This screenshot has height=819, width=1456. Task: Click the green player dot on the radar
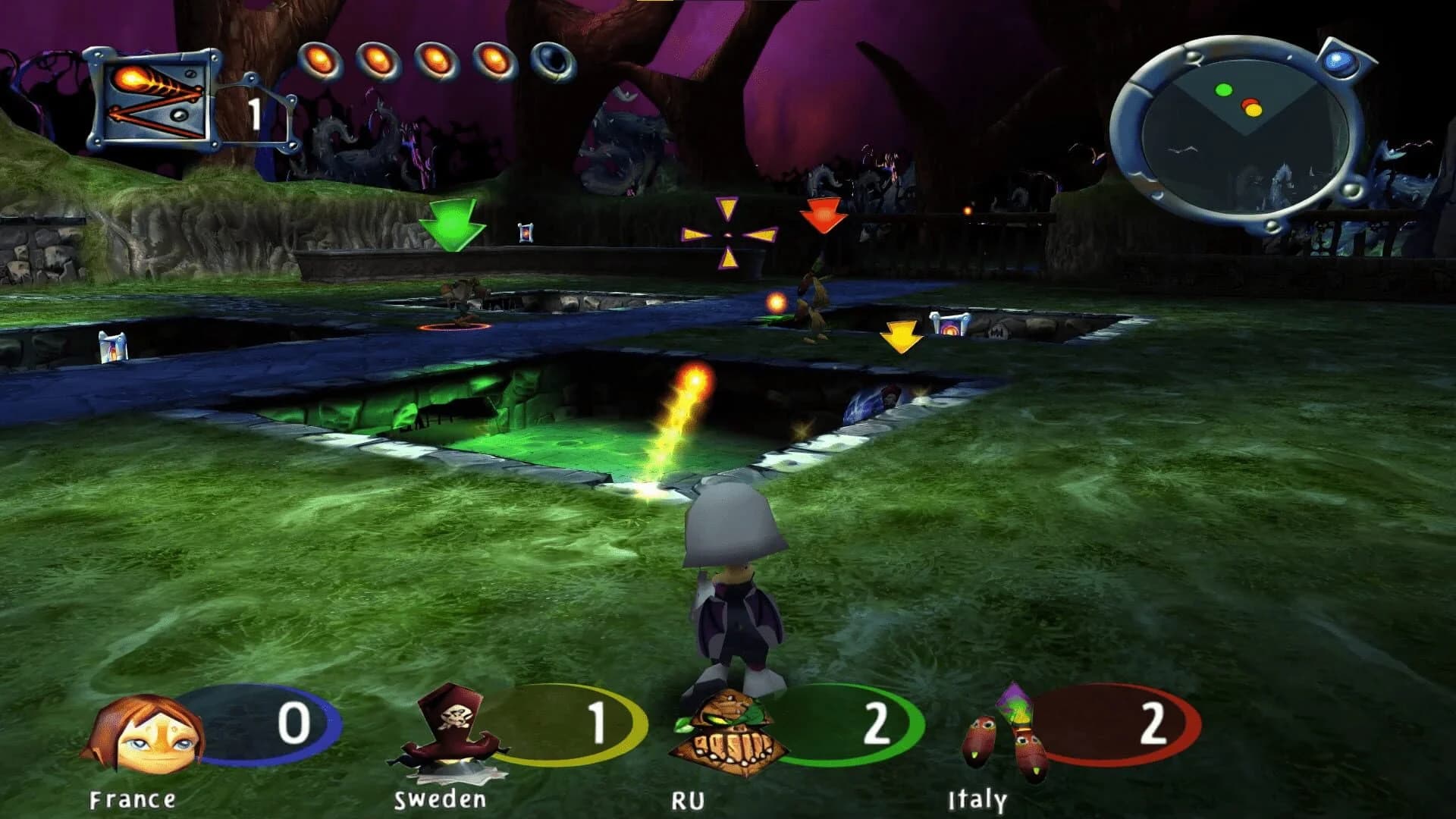1224,90
